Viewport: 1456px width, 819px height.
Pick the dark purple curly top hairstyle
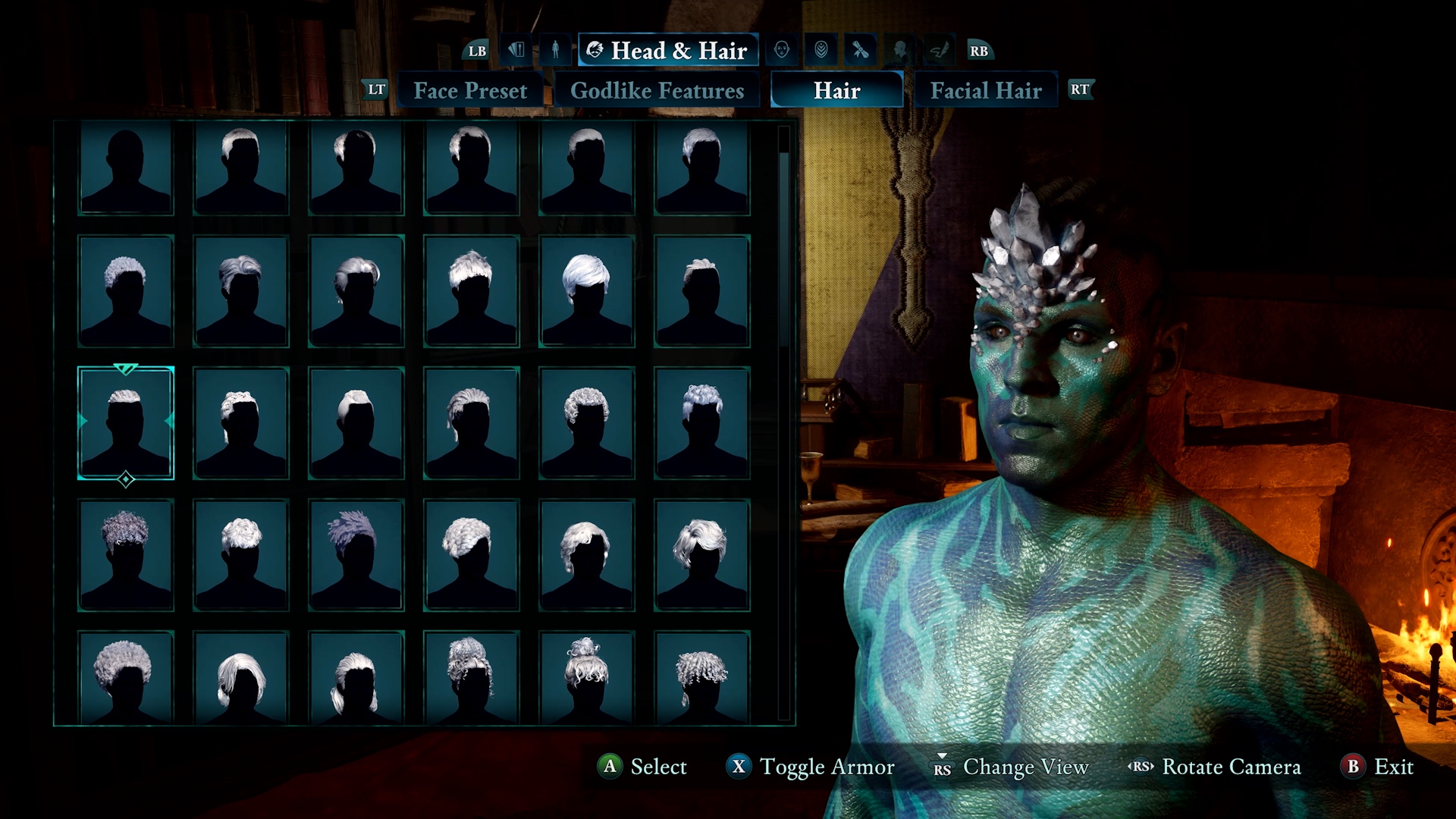click(126, 554)
